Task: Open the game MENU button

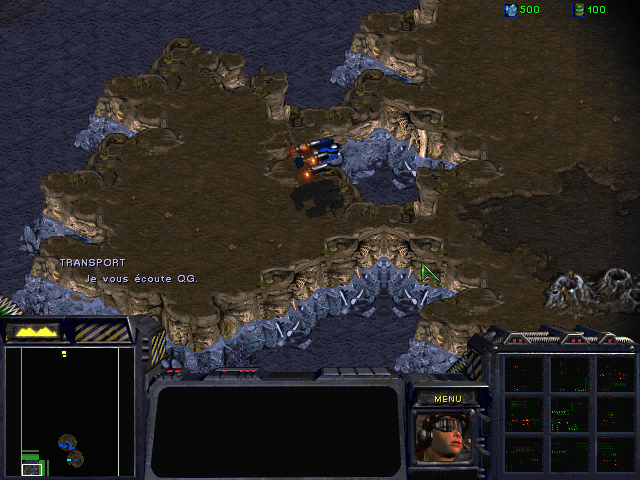Action: click(447, 398)
